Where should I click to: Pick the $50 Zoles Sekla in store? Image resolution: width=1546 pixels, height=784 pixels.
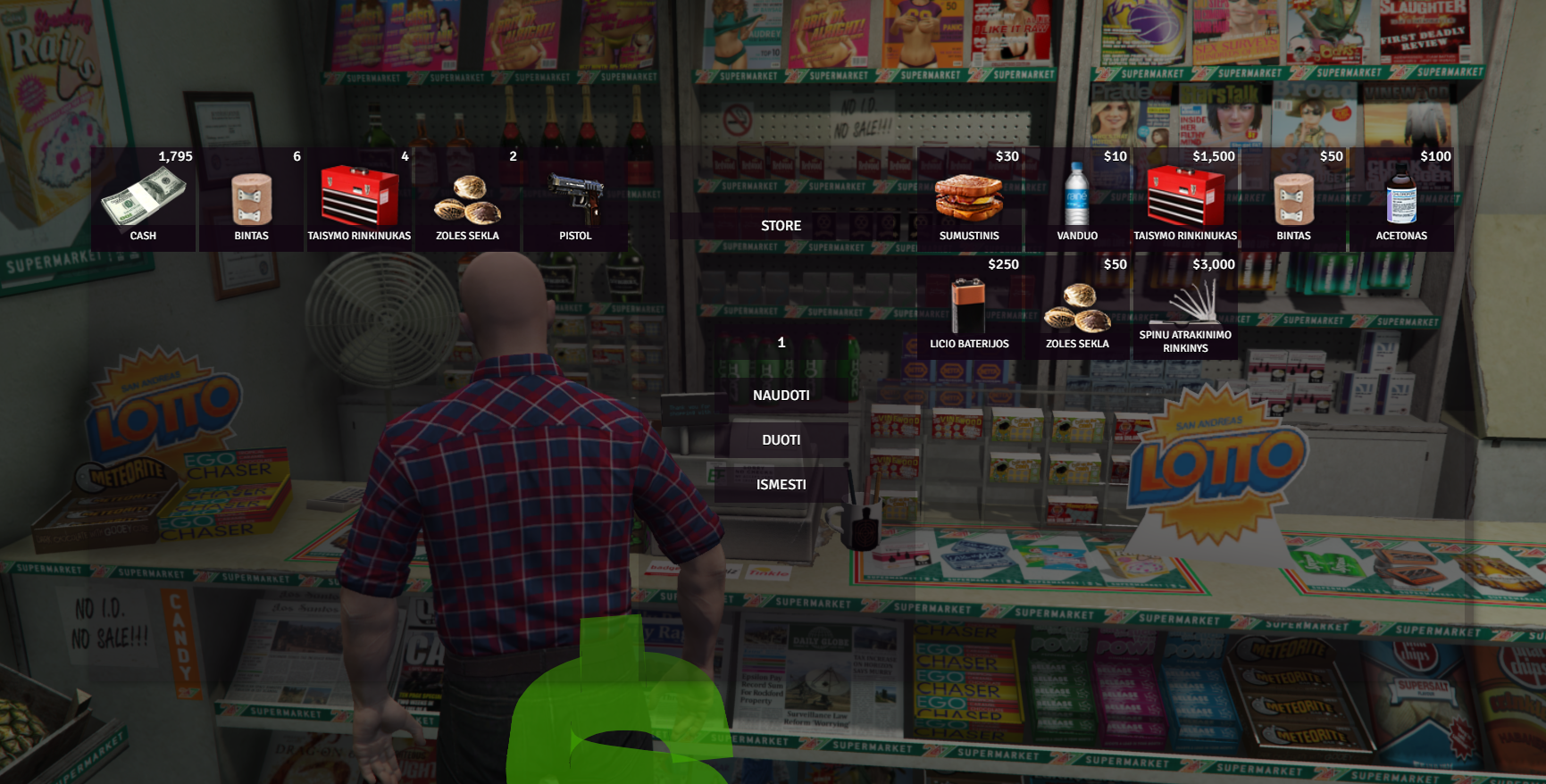click(x=1077, y=307)
